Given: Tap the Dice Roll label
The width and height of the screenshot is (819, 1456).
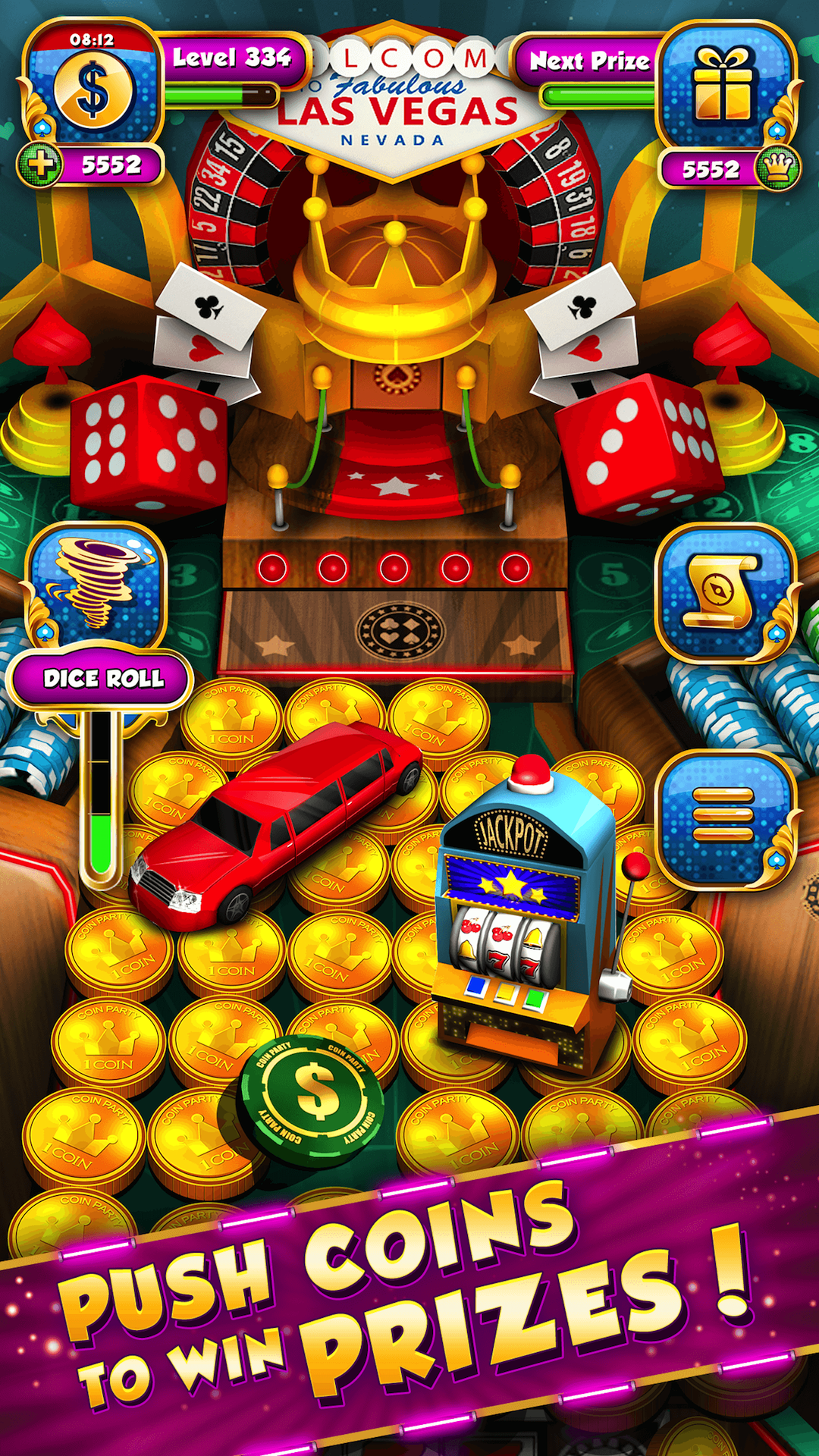Looking at the screenshot, I should [102, 678].
